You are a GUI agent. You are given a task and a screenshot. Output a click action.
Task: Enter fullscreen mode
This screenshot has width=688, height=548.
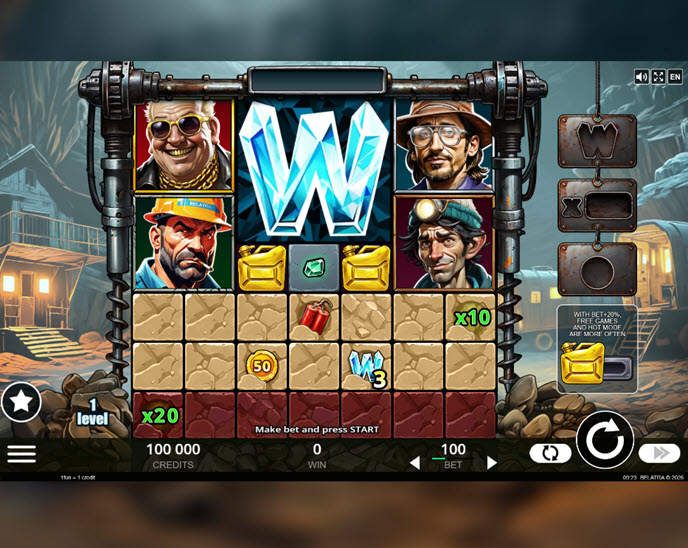658,76
